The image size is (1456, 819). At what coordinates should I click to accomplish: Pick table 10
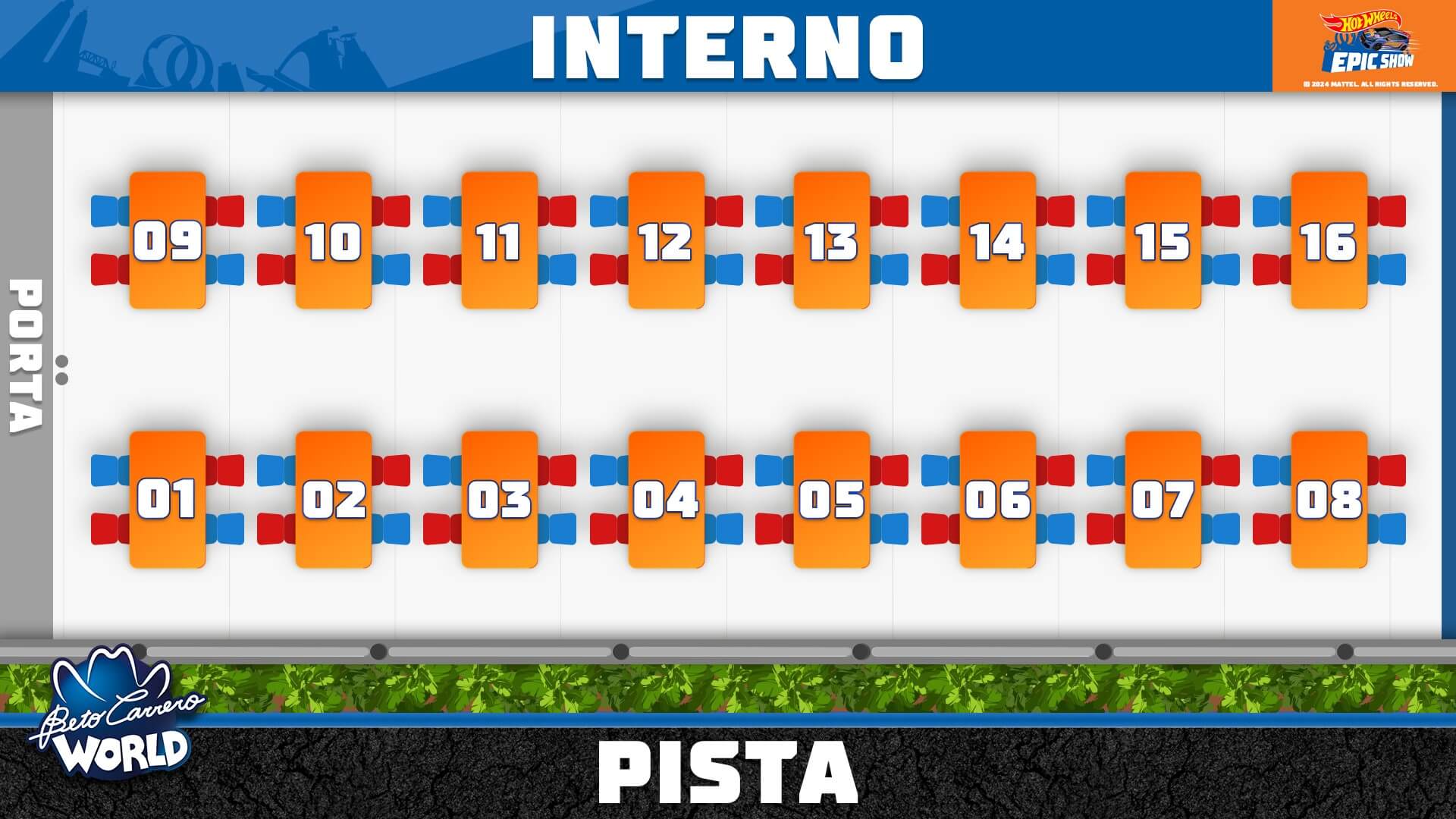pos(334,240)
